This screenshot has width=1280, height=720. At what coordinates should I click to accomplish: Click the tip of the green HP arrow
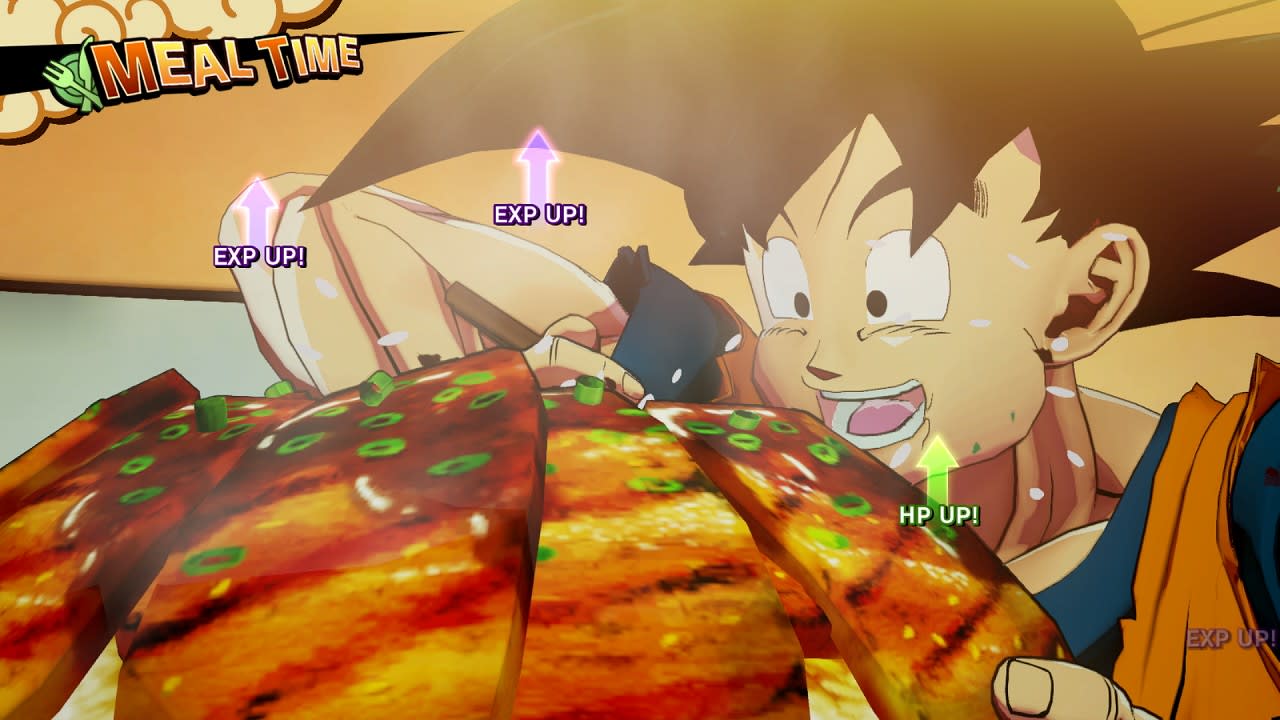(x=938, y=438)
